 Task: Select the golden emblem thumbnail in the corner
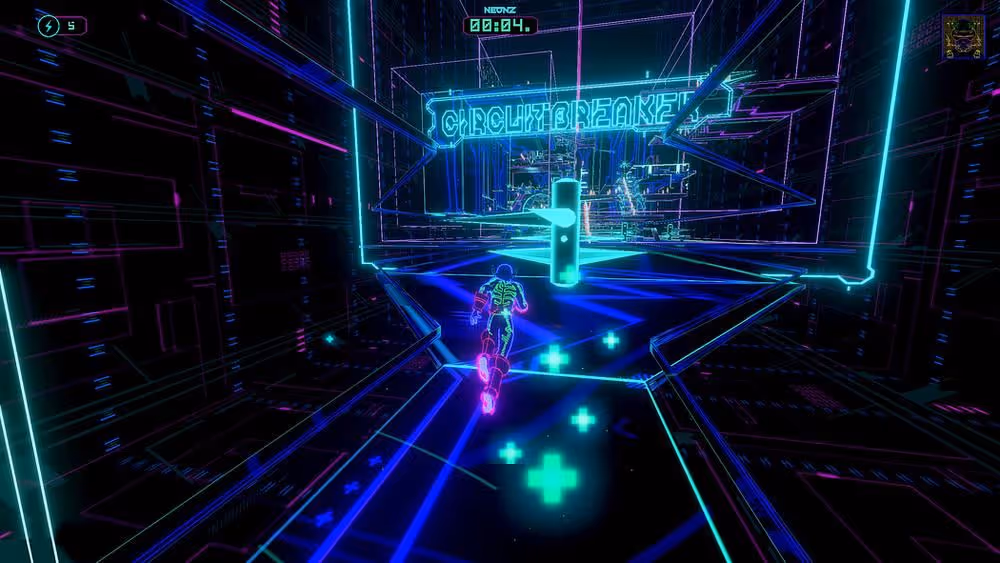(962, 38)
